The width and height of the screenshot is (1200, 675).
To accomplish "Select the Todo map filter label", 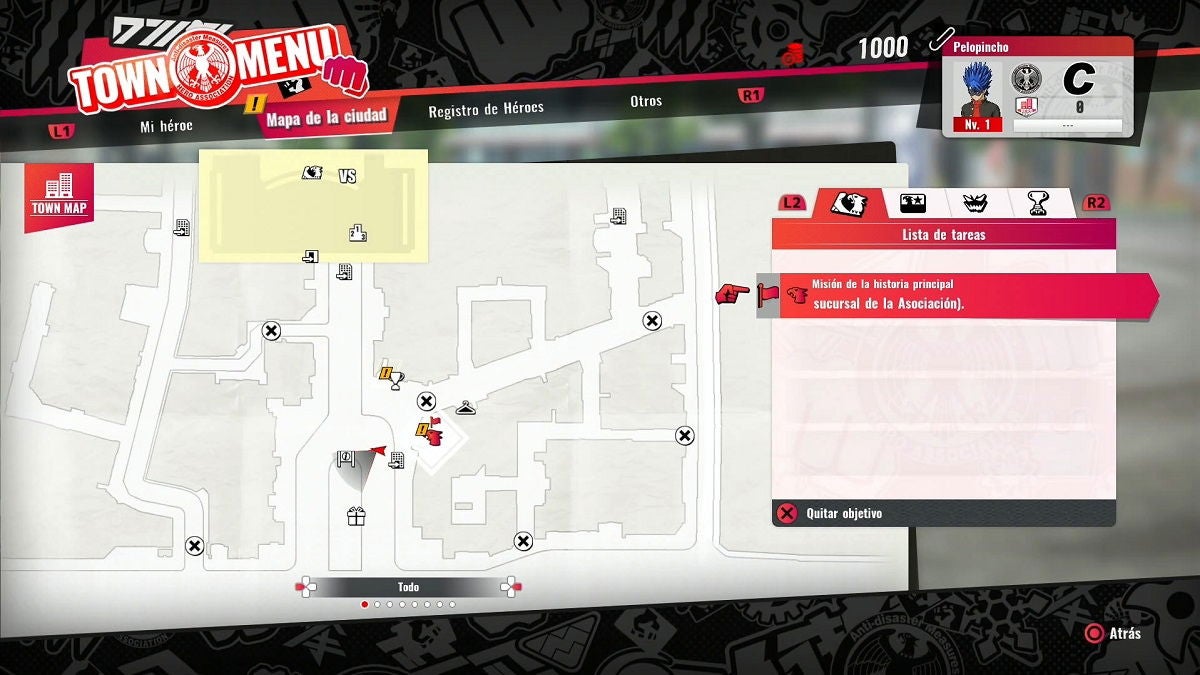I will (408, 587).
